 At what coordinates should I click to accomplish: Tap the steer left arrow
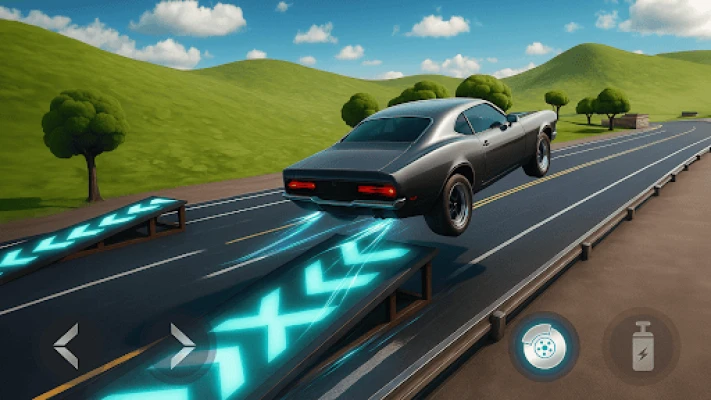(66, 346)
